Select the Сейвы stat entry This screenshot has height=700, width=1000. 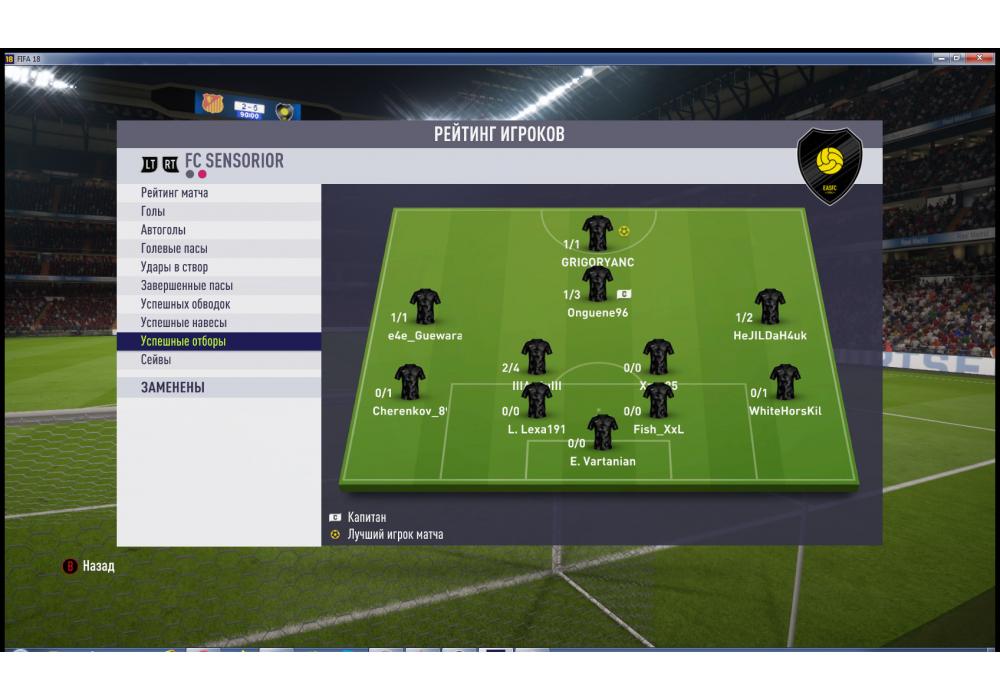pos(156,360)
